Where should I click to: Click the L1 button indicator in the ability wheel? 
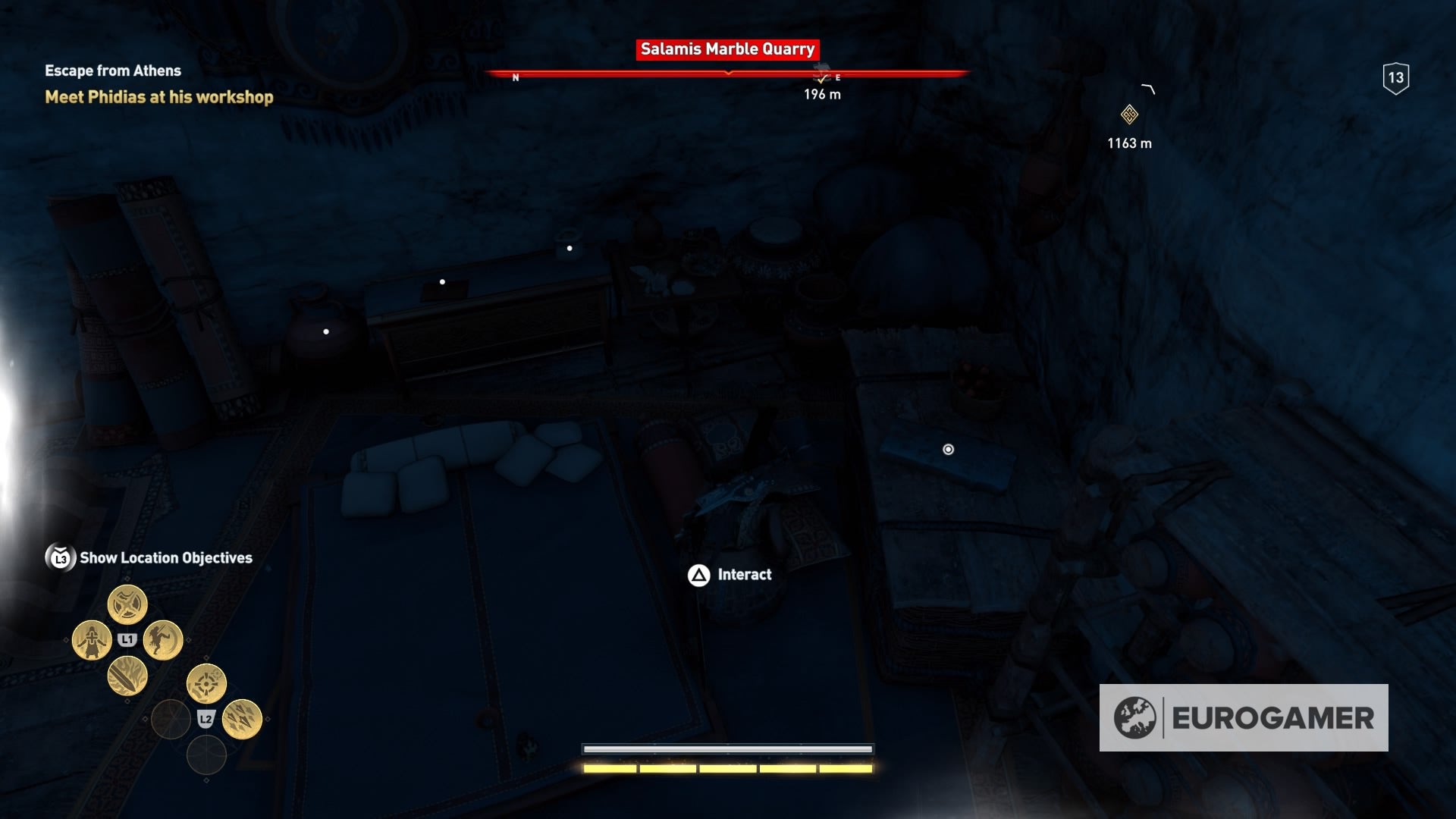click(127, 639)
